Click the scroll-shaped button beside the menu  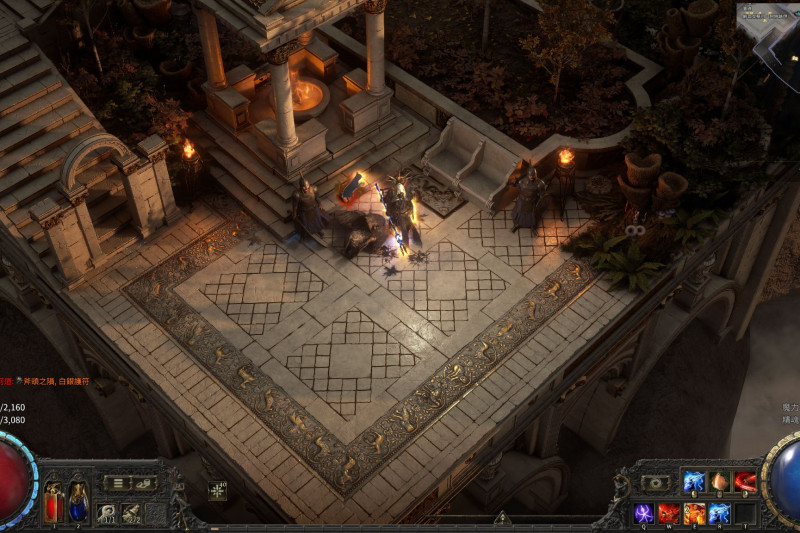145,483
